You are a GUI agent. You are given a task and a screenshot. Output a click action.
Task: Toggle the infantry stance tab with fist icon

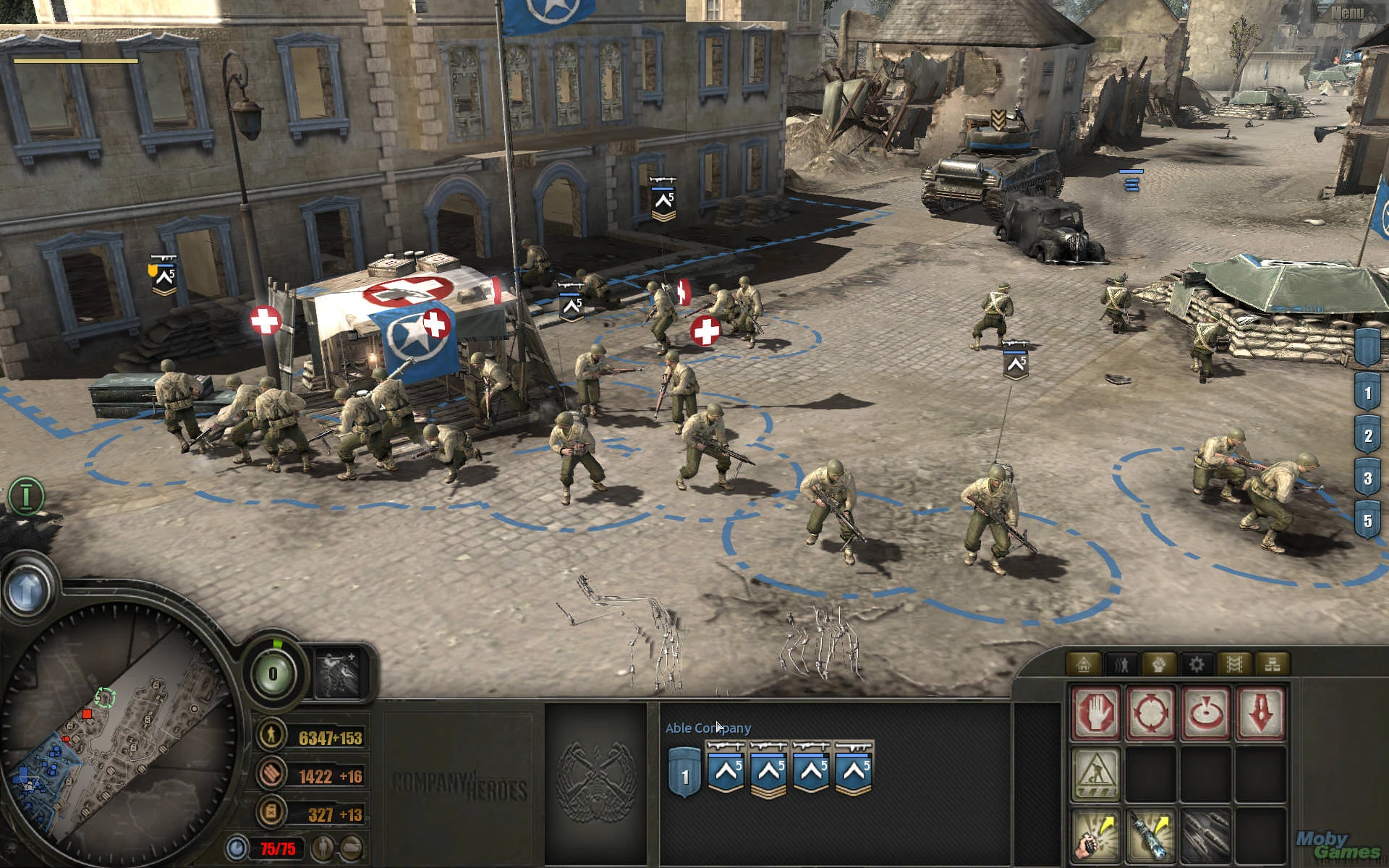click(1157, 663)
